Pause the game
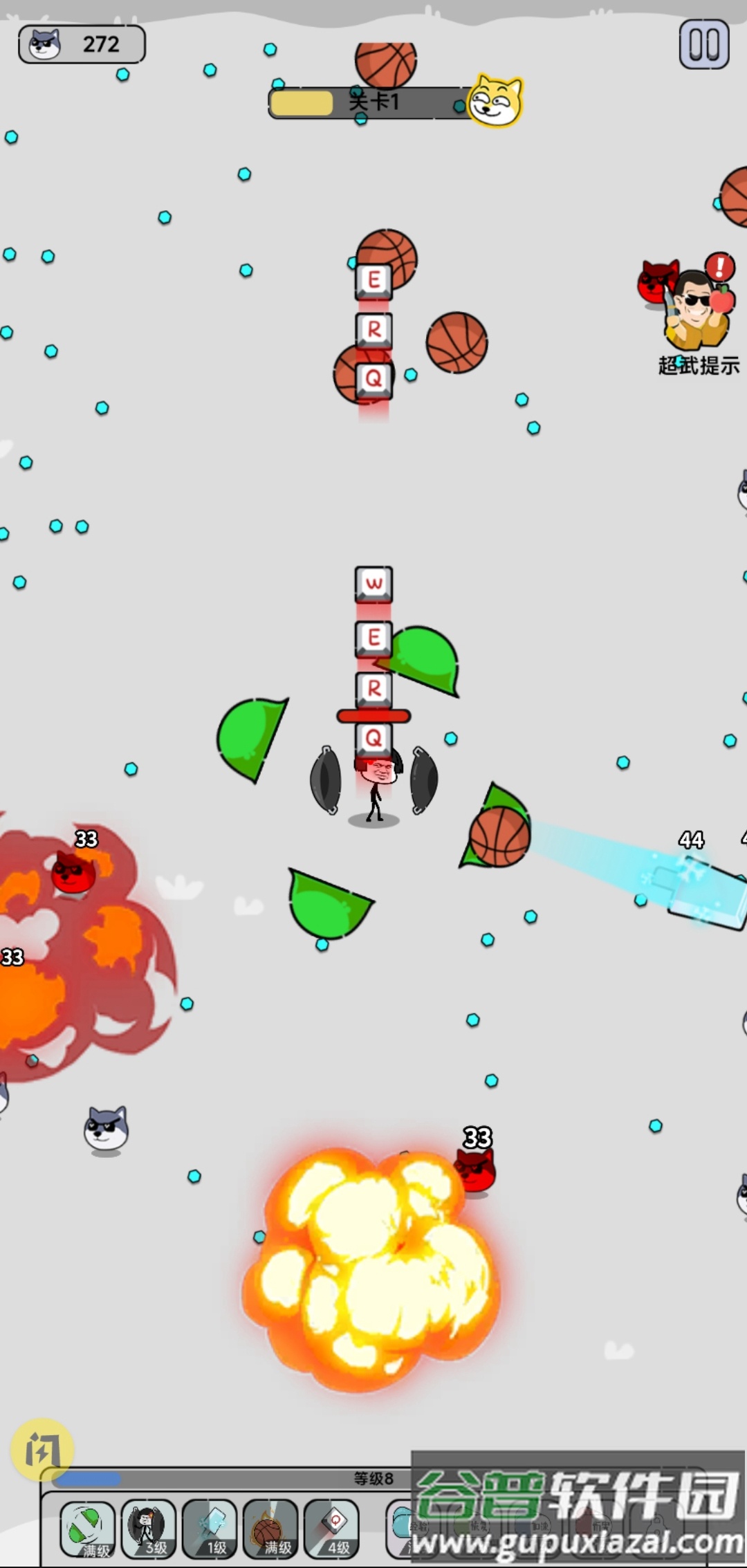Screen dimensions: 747x1568 [x=704, y=45]
